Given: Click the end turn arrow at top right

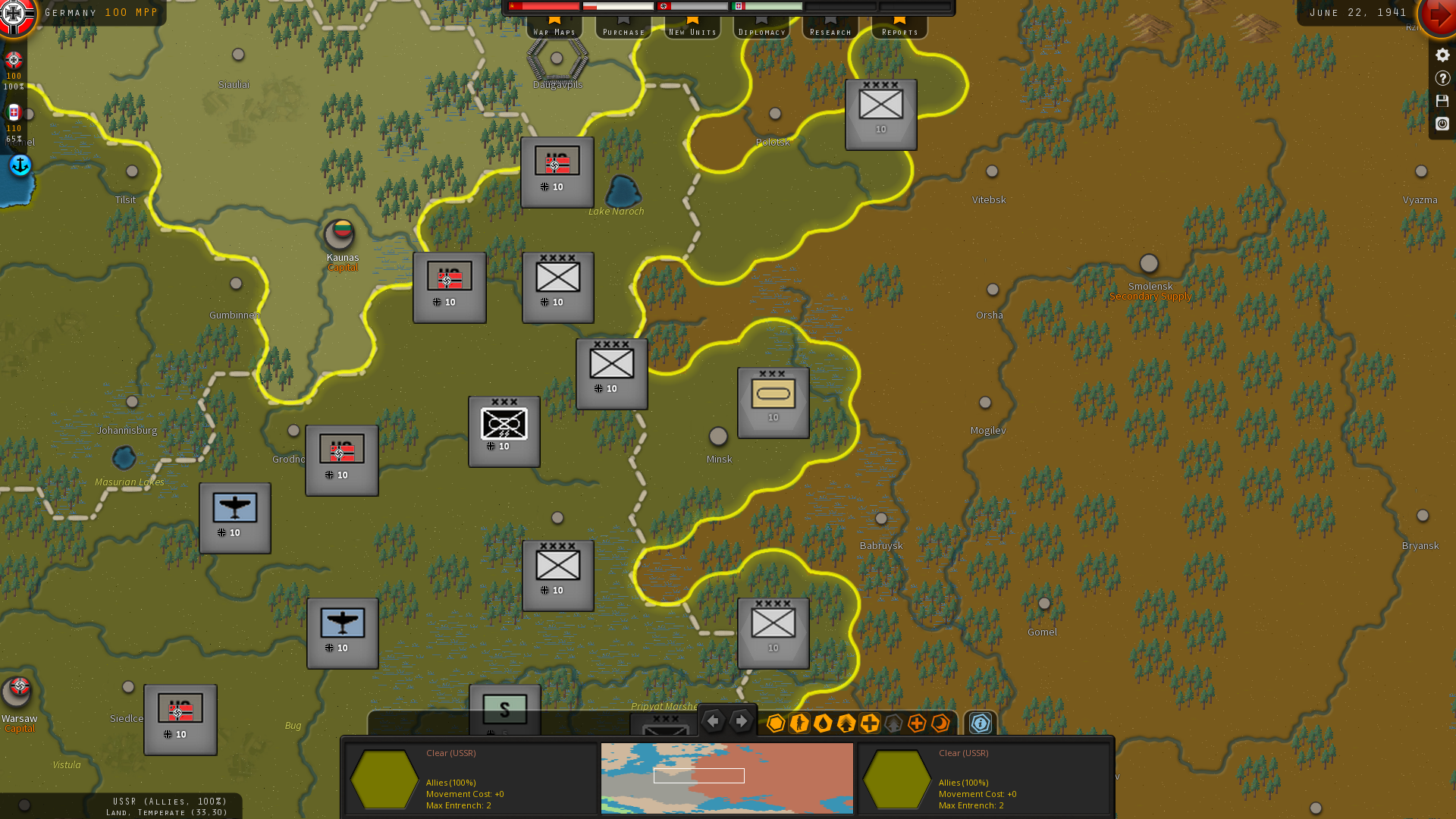Looking at the screenshot, I should click(1439, 17).
